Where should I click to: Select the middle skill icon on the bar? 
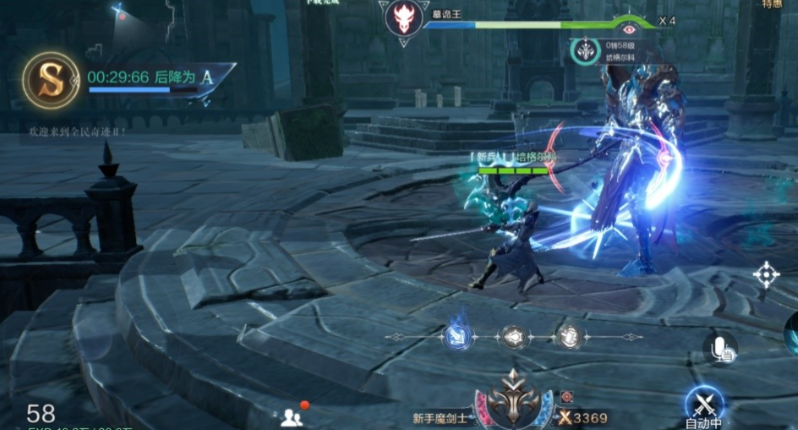tap(514, 337)
